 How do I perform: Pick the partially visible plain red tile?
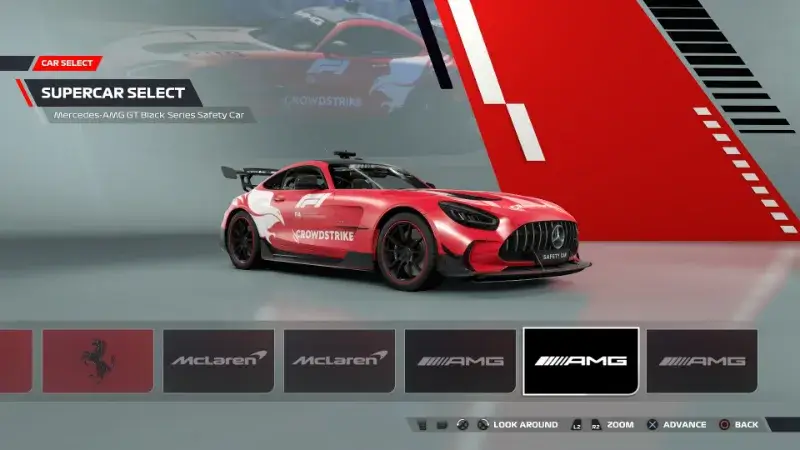(15, 360)
